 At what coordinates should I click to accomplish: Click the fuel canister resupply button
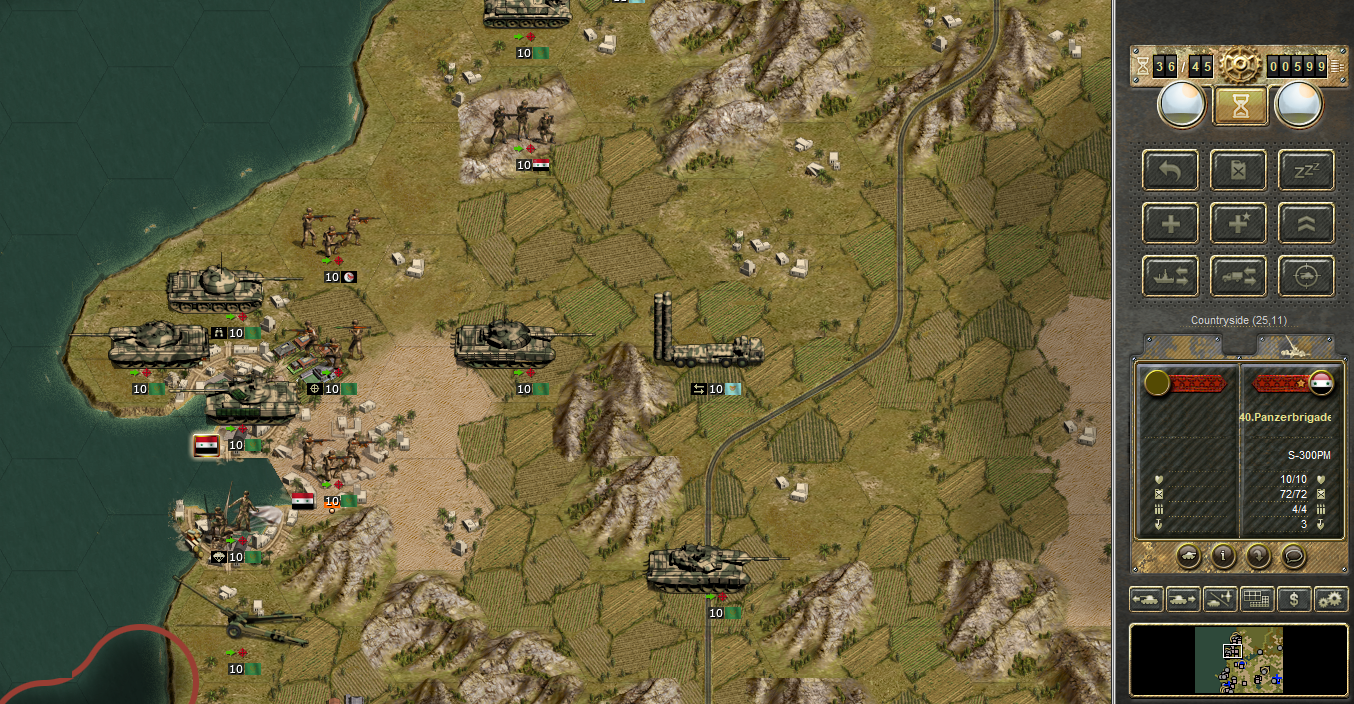point(1238,170)
